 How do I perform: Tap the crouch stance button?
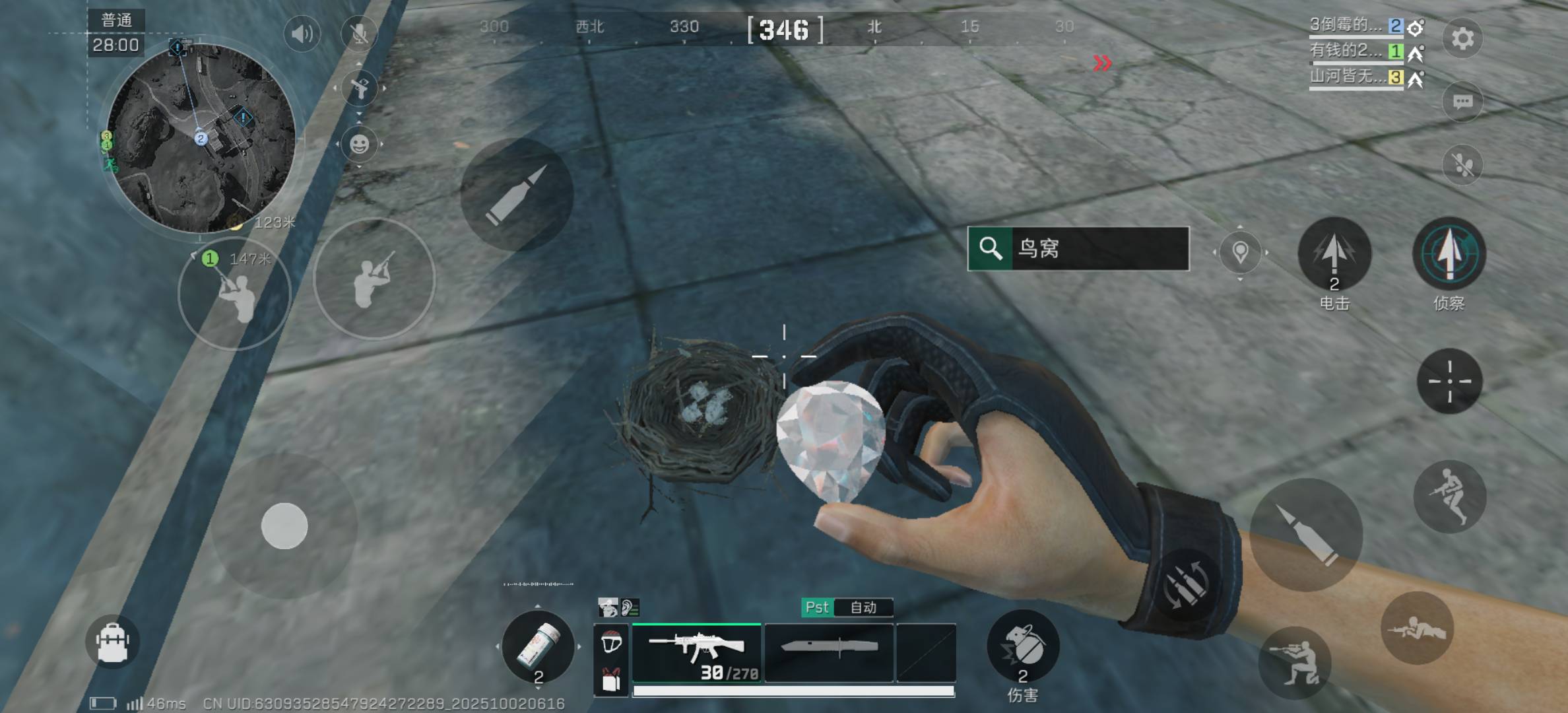(x=1294, y=662)
